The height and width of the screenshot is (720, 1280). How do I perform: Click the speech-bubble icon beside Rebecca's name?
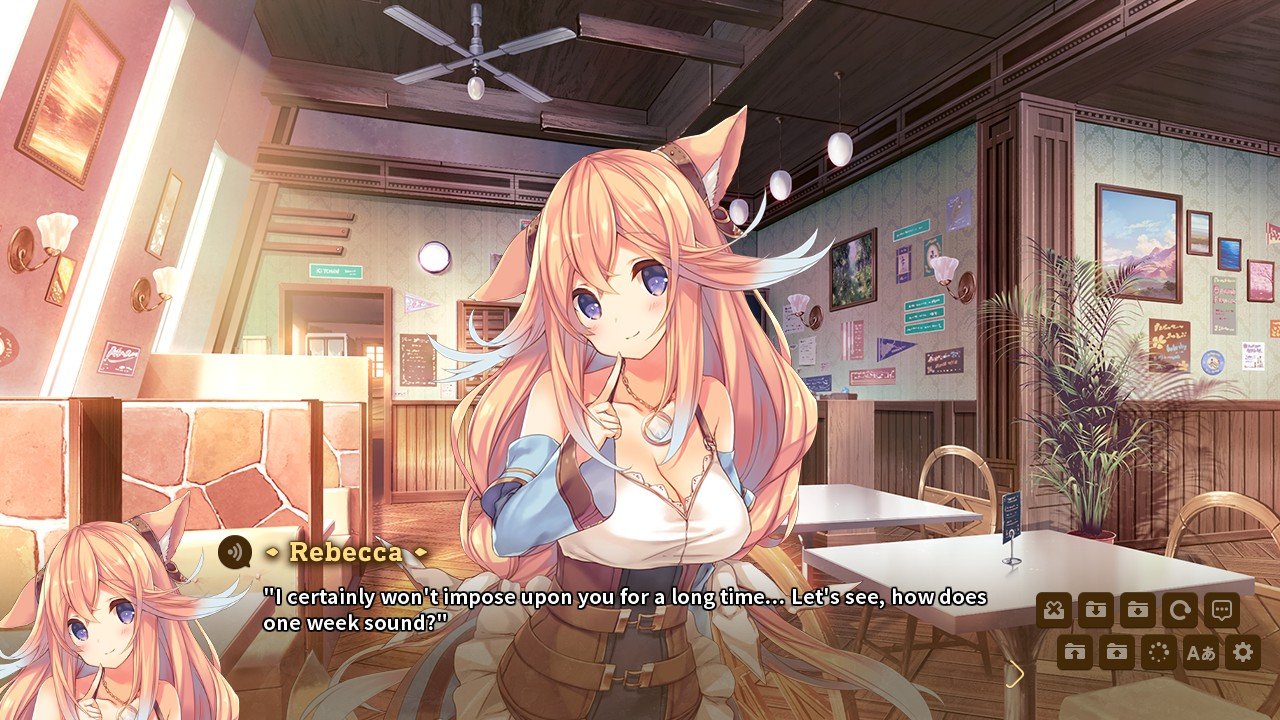(237, 550)
